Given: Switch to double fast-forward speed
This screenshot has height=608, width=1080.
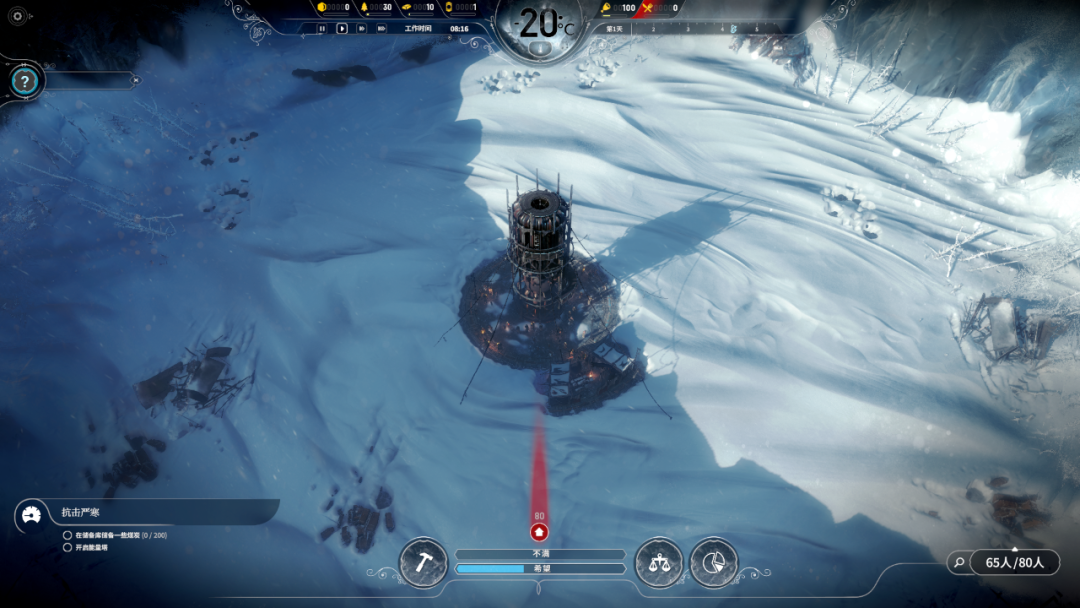Looking at the screenshot, I should pyautogui.click(x=362, y=29).
